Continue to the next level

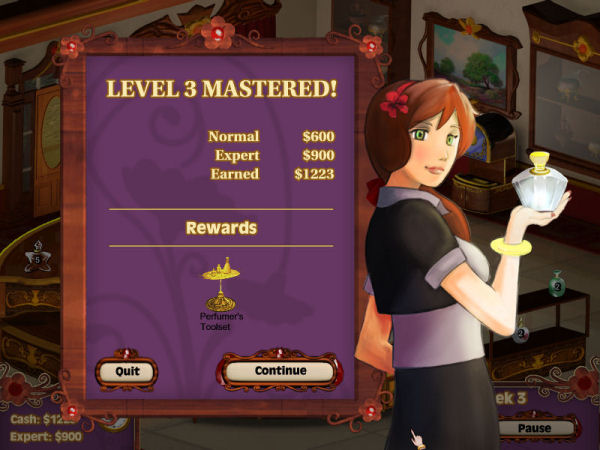279,371
